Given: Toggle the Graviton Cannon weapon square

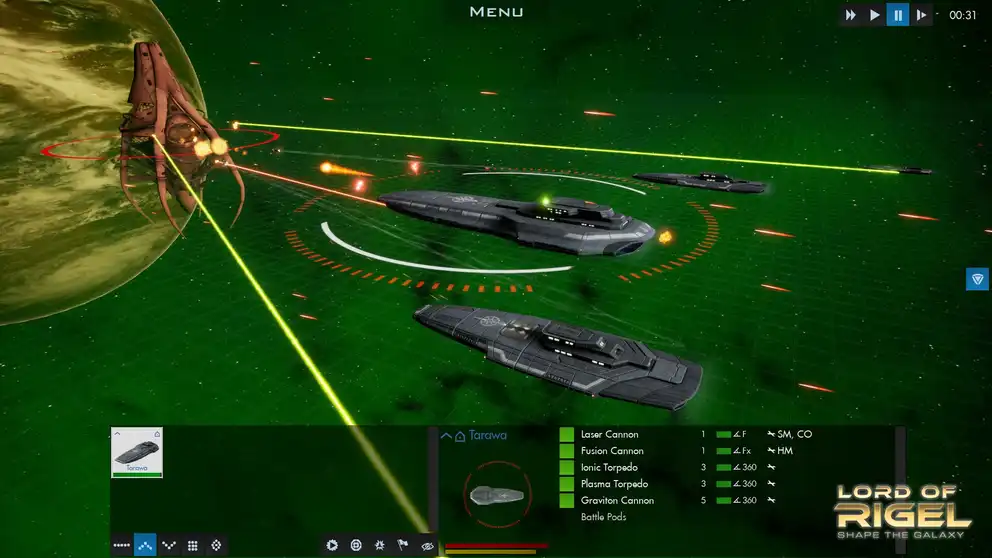Looking at the screenshot, I should tap(567, 500).
